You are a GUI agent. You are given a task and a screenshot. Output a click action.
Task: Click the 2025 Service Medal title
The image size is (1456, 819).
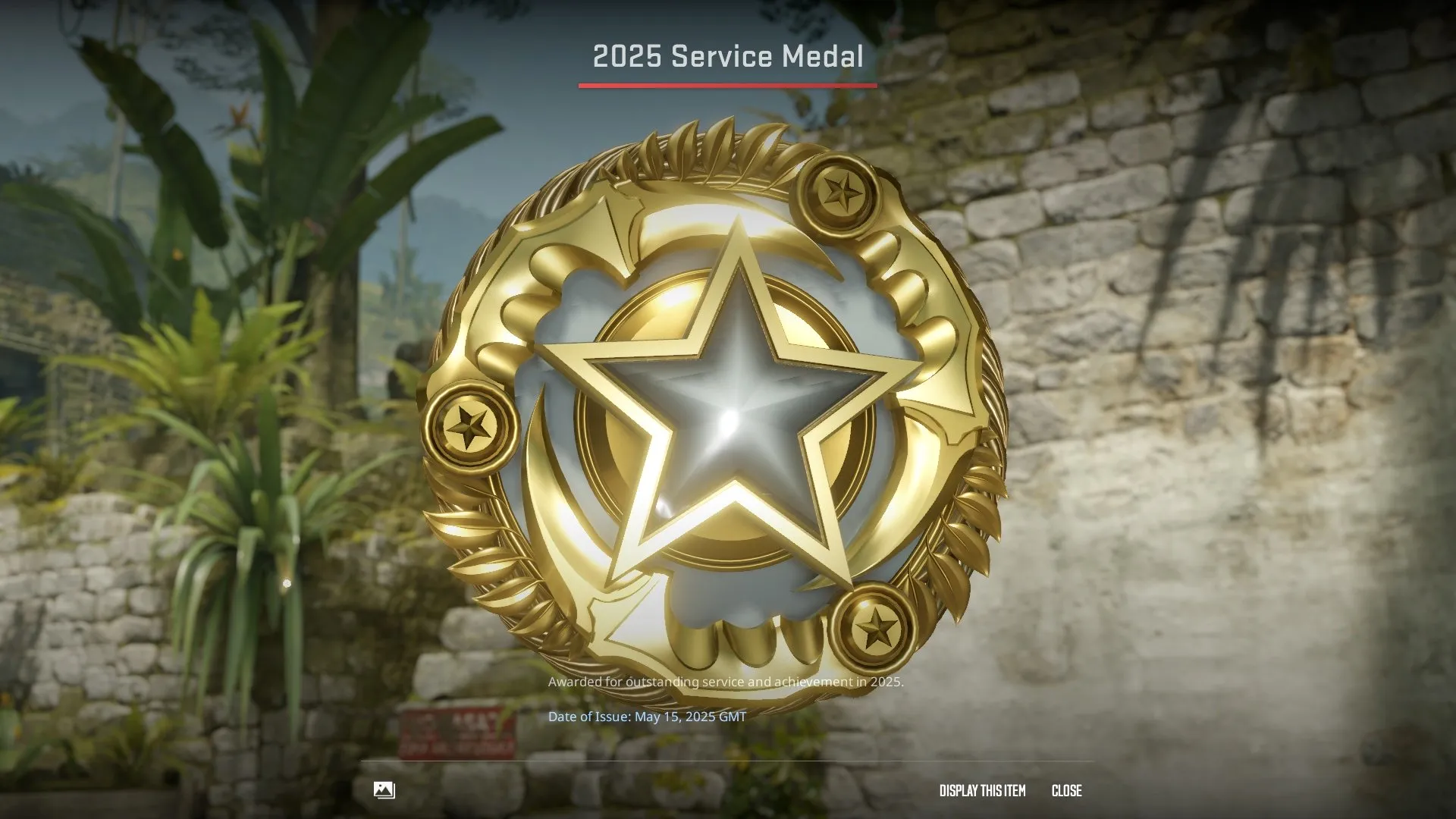tap(728, 56)
